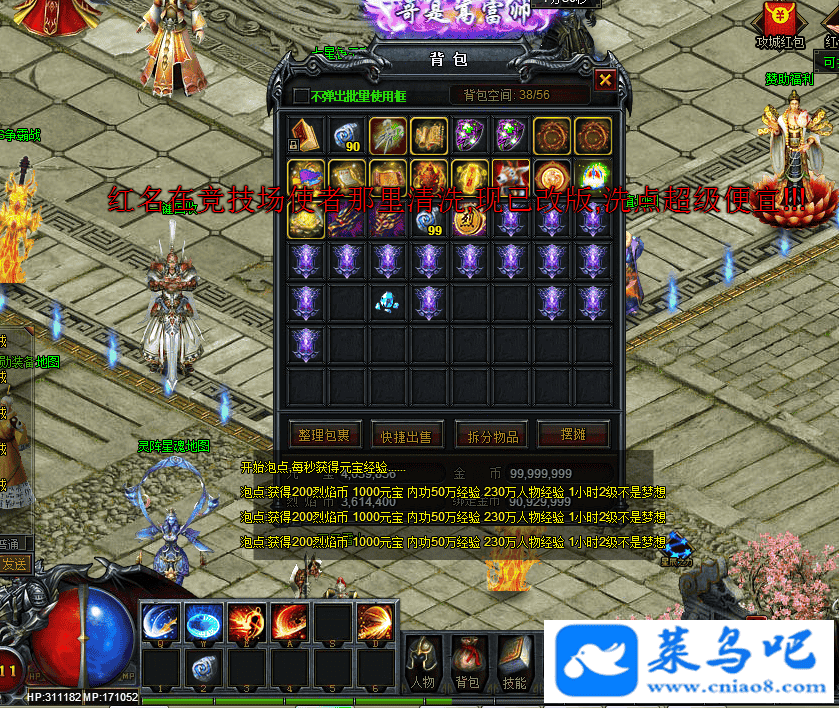839x708 pixels.
Task: Pick the blue scroll stack of 99
Action: 427,221
